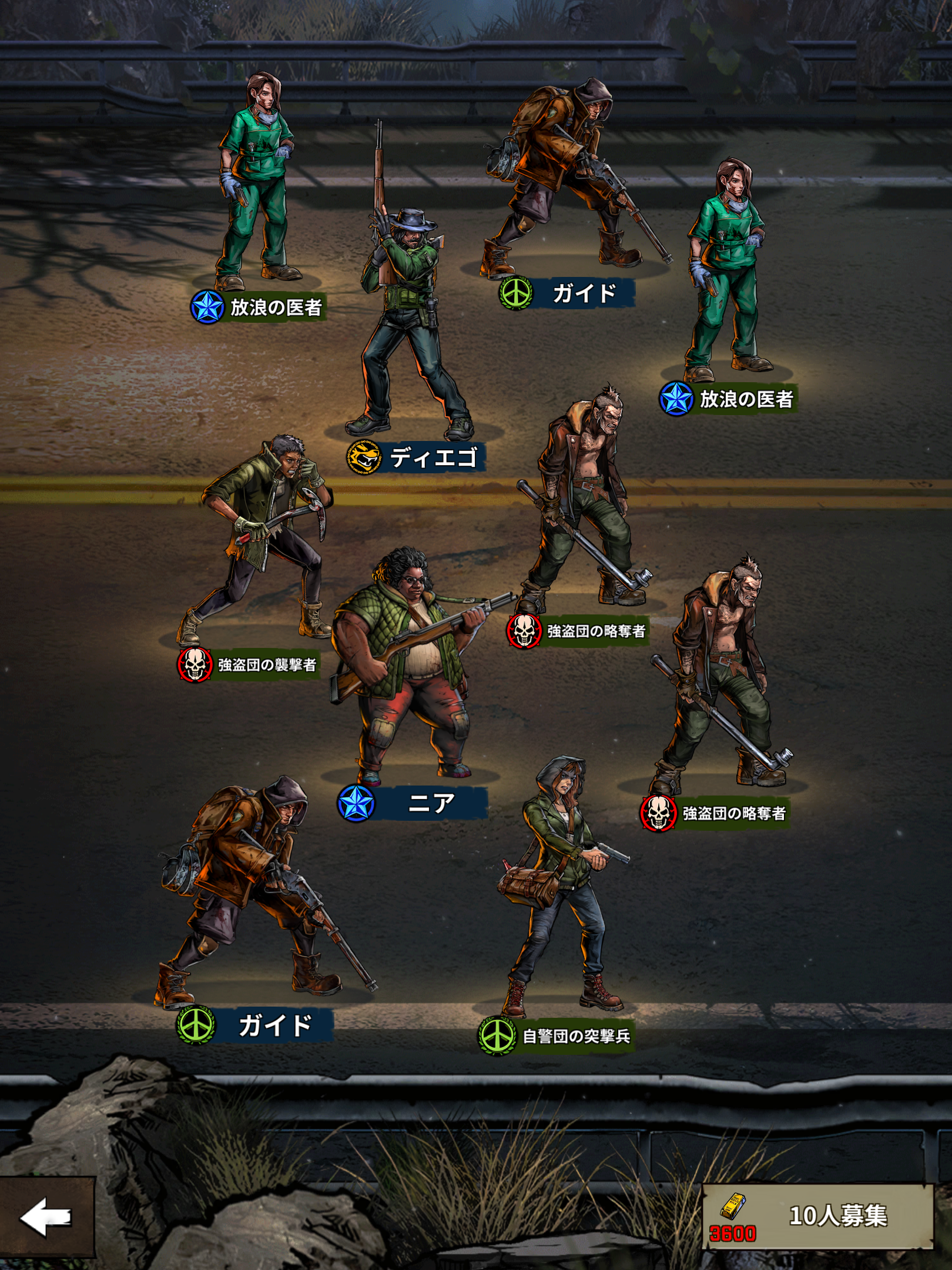Select the ディエゴ name label
952x1270 pixels.
click(433, 457)
